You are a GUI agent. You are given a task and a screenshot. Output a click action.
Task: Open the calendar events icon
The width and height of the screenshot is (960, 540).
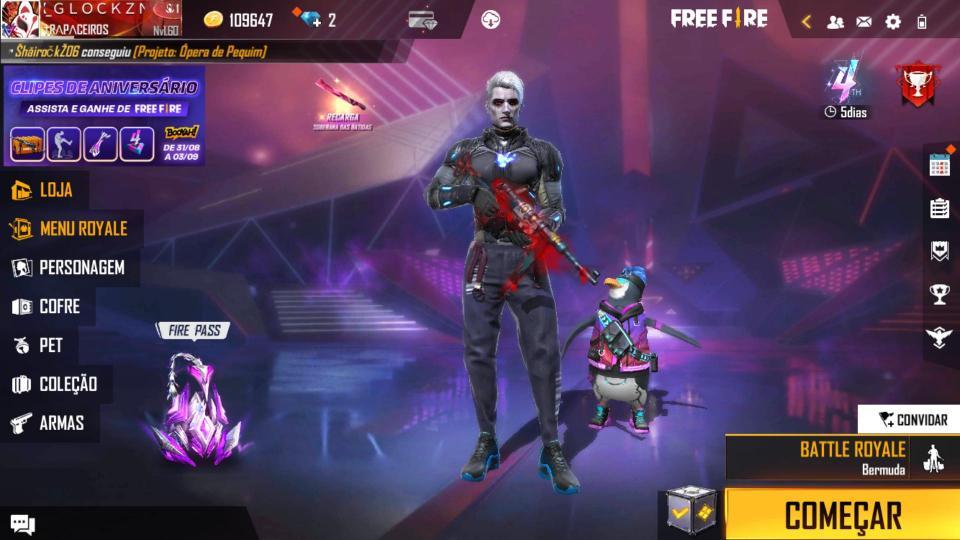pos(939,166)
